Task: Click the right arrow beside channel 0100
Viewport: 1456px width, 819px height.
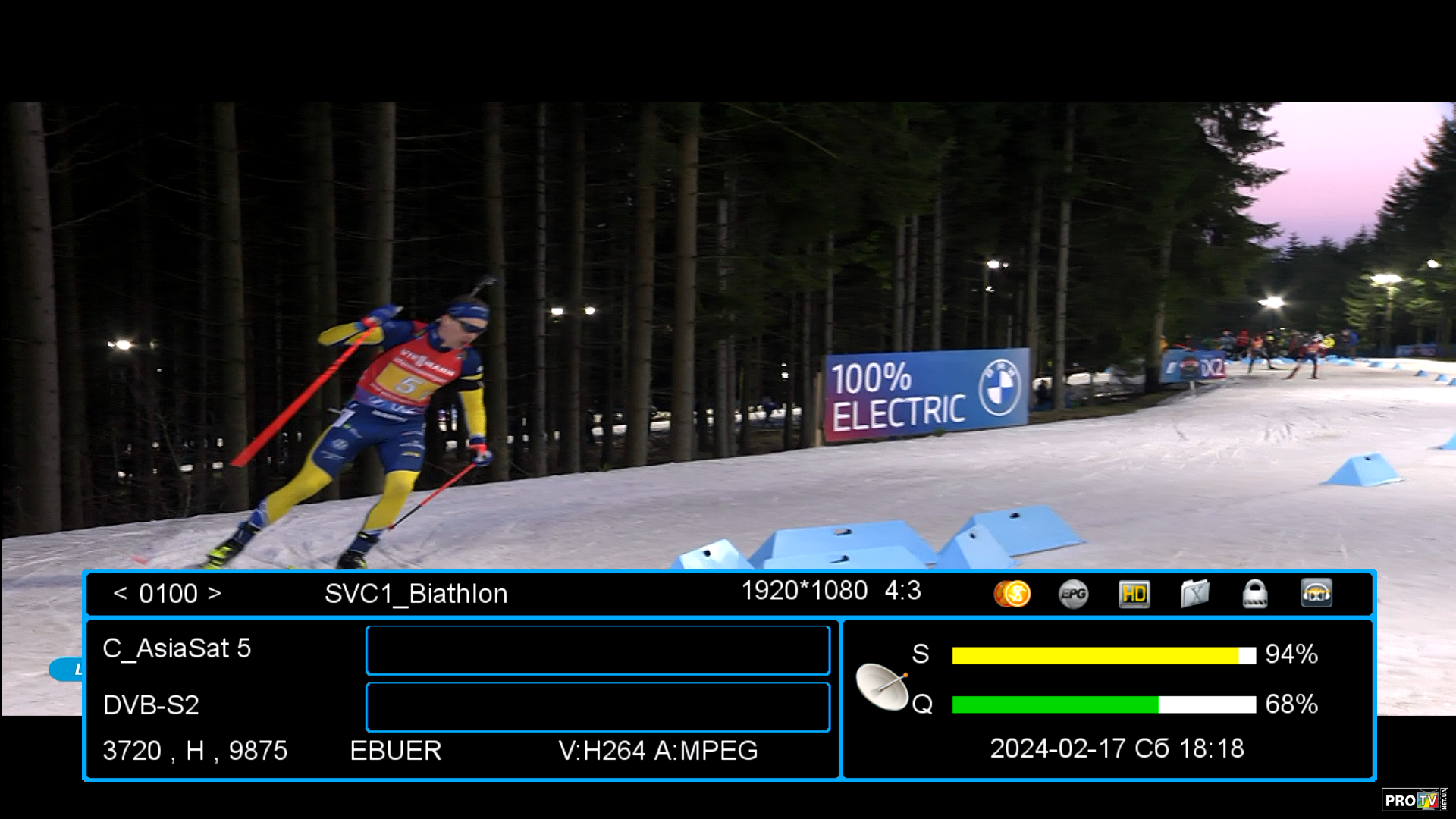Action: 215,593
